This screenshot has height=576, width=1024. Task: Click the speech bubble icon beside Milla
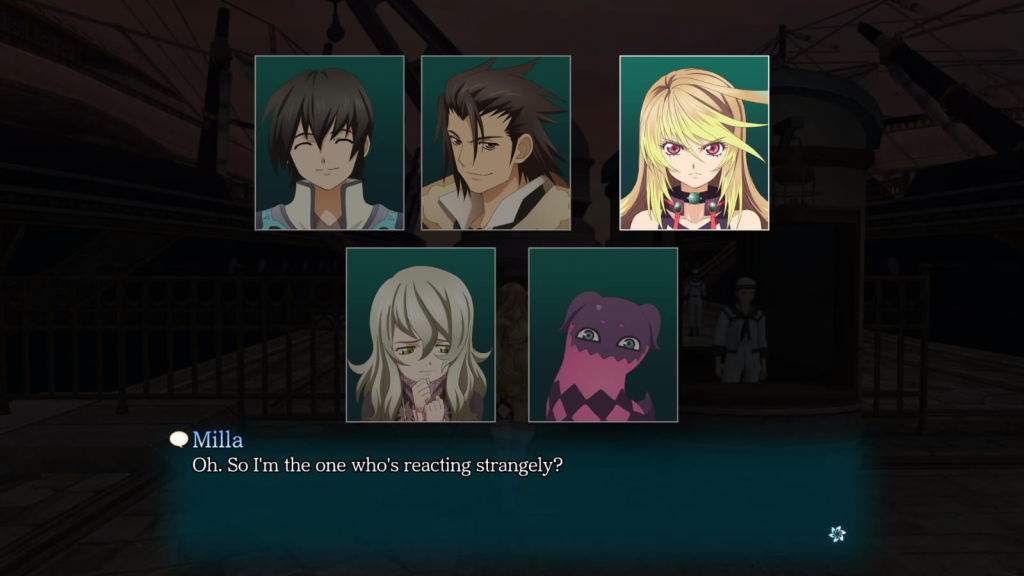(179, 439)
